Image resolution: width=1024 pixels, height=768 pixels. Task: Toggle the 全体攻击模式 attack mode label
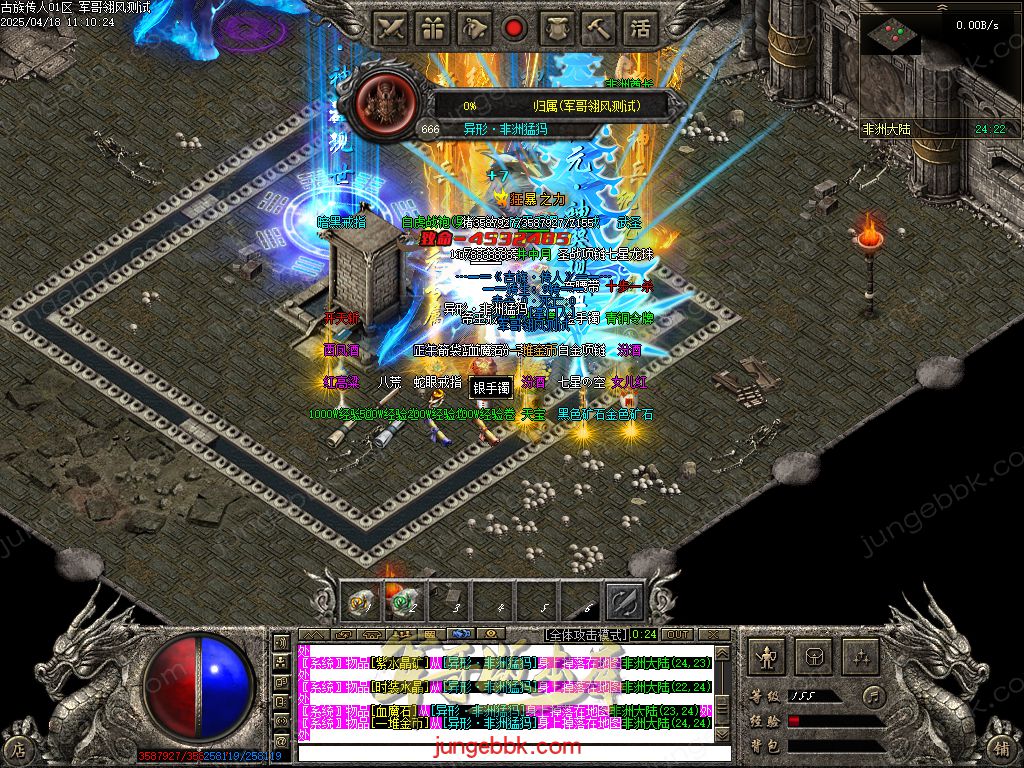586,634
